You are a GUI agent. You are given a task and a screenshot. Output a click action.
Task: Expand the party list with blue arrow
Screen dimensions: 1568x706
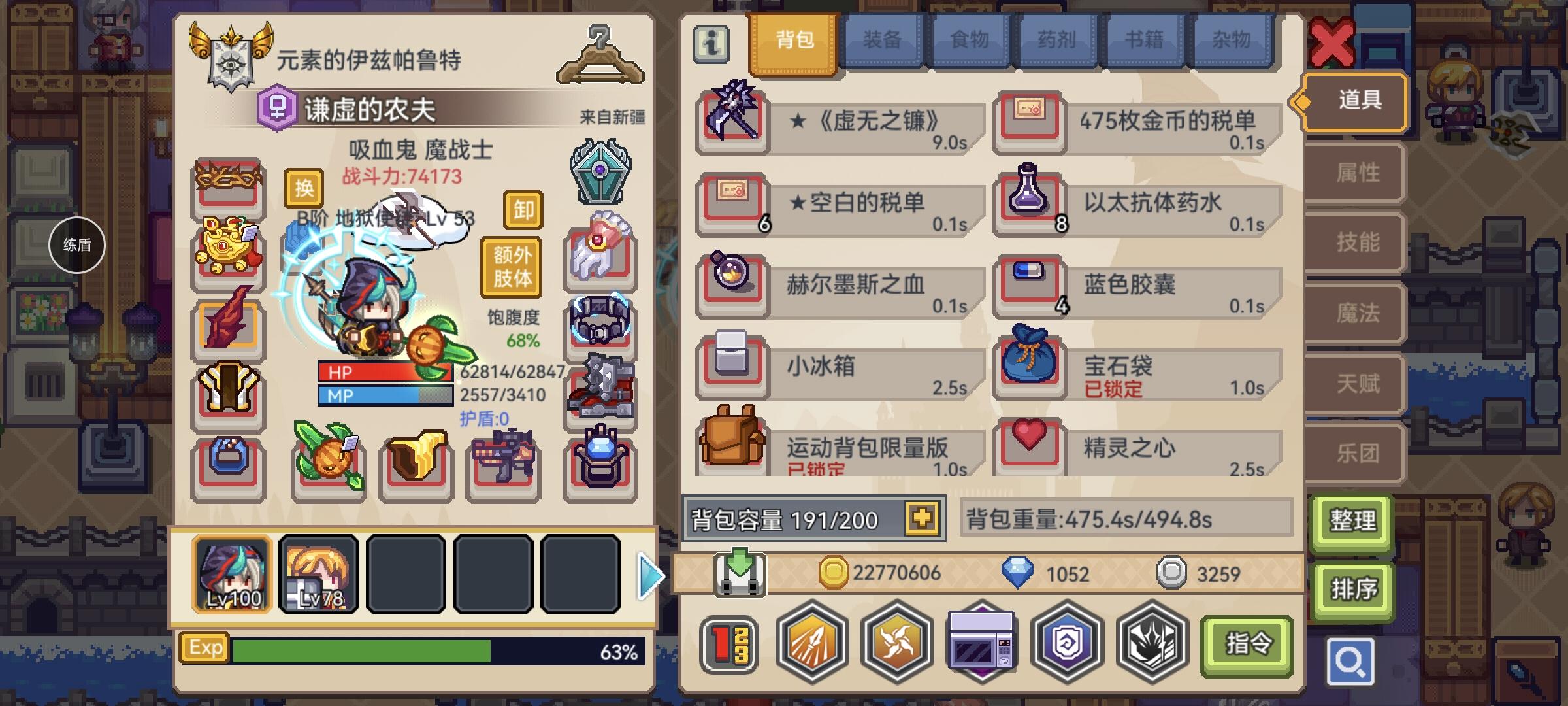647,574
